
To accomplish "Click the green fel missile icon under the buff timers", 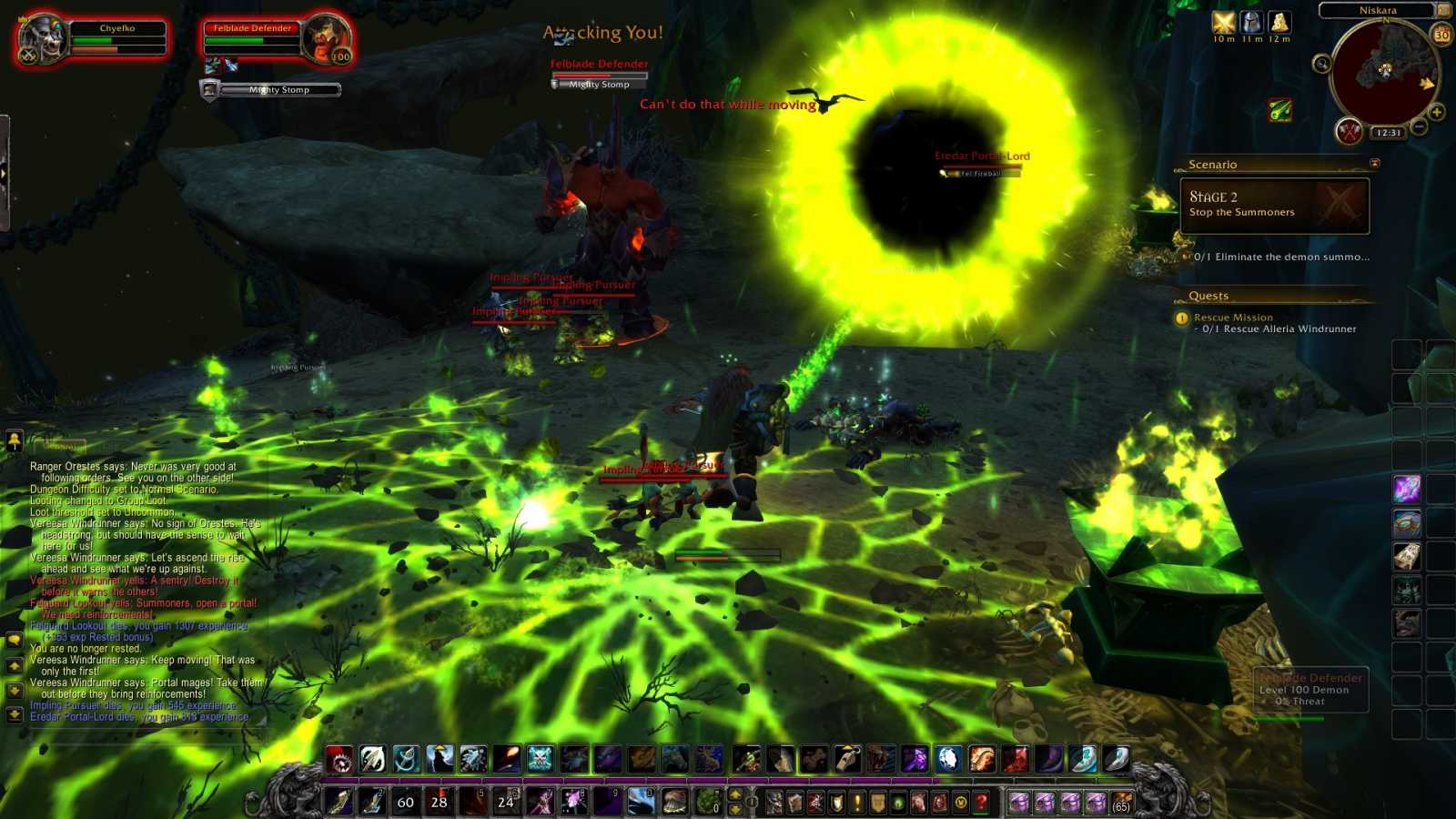I will point(1280,110).
